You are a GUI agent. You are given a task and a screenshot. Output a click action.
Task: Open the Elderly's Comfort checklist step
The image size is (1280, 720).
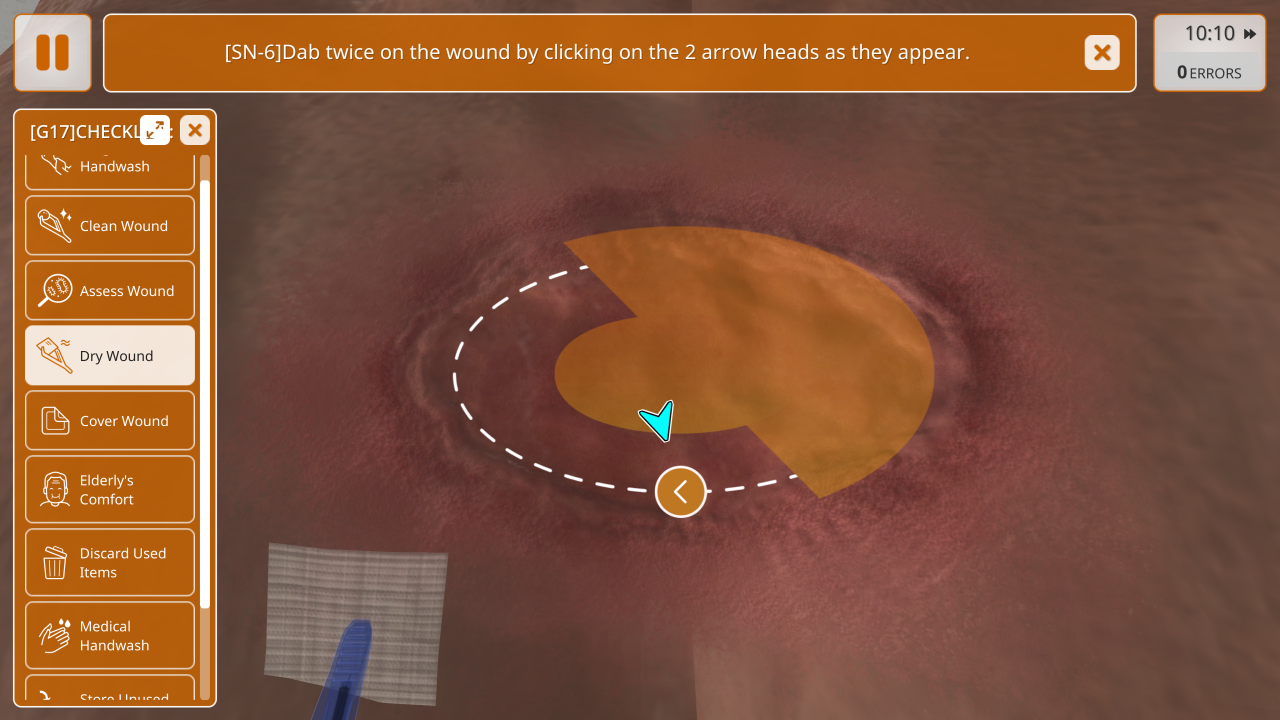tap(110, 490)
